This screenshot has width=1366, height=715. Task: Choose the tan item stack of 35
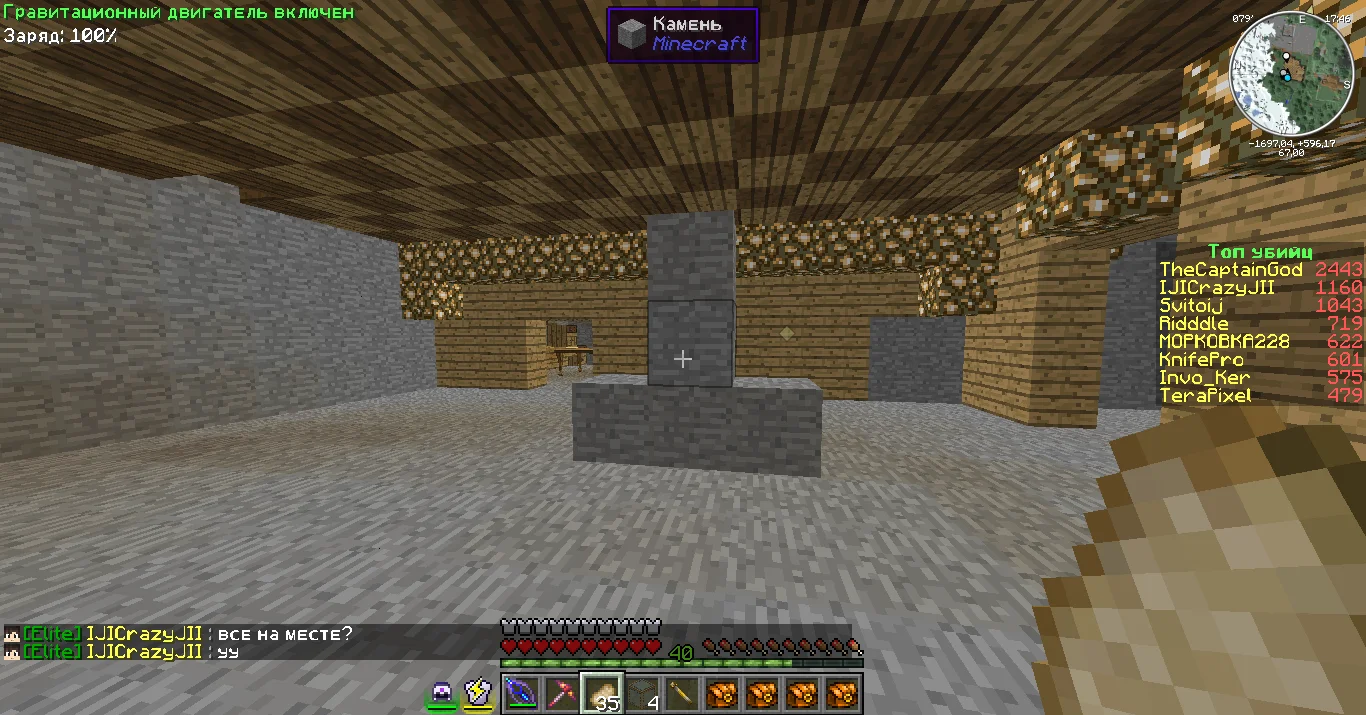click(x=602, y=693)
